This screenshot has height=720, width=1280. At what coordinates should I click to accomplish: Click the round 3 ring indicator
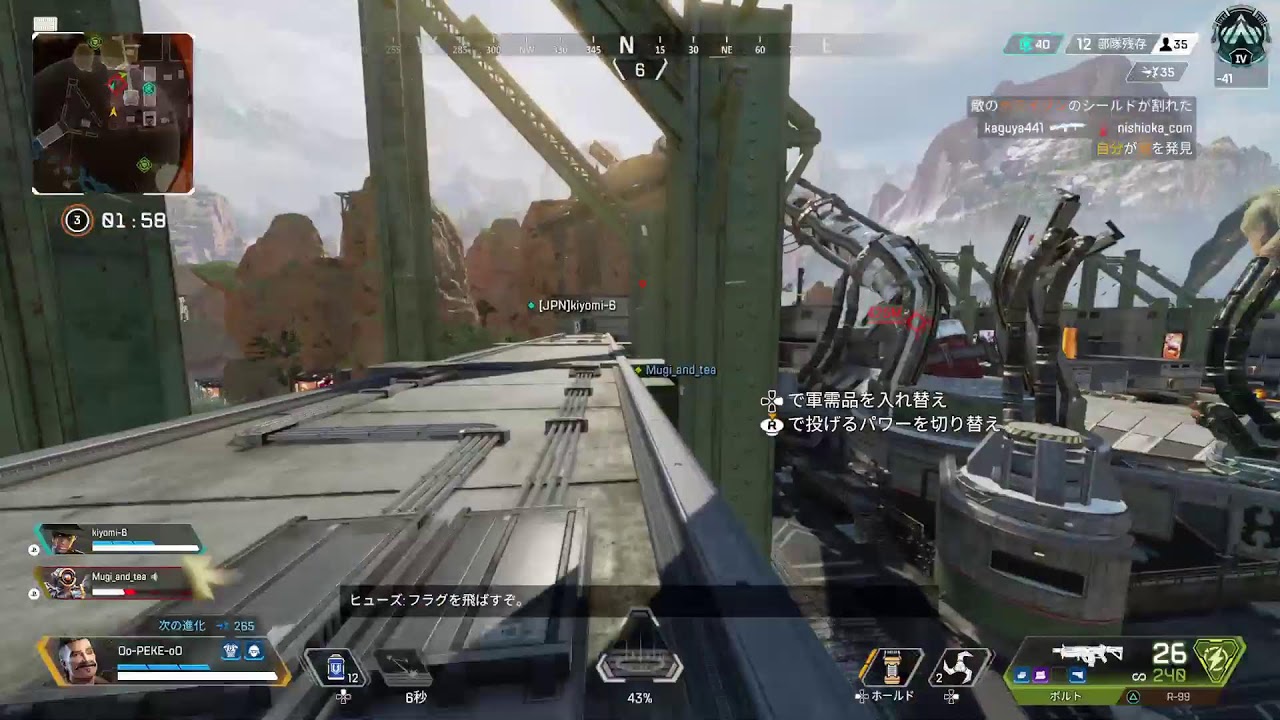(77, 220)
